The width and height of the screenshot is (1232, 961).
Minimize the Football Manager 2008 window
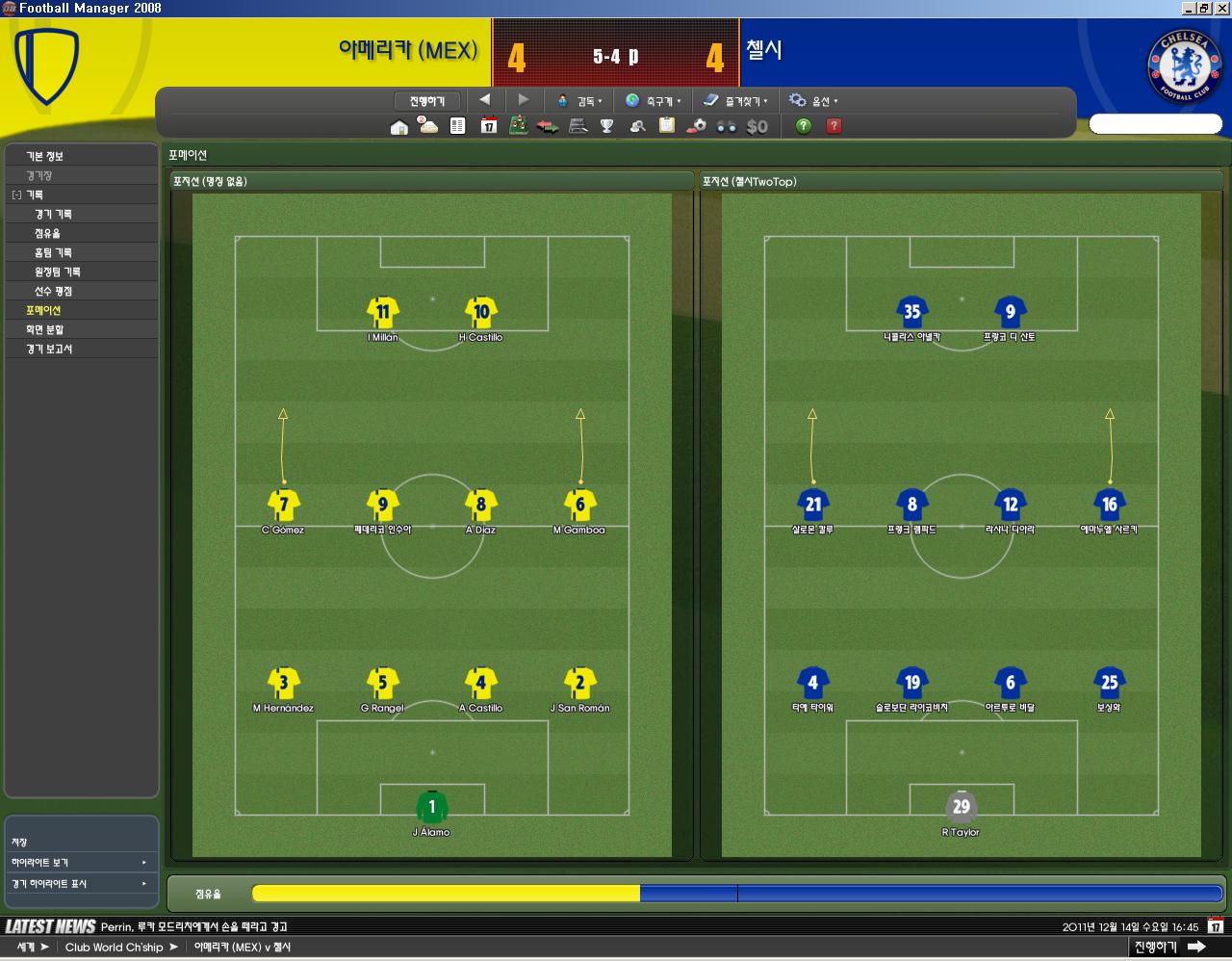pyautogui.click(x=1189, y=8)
